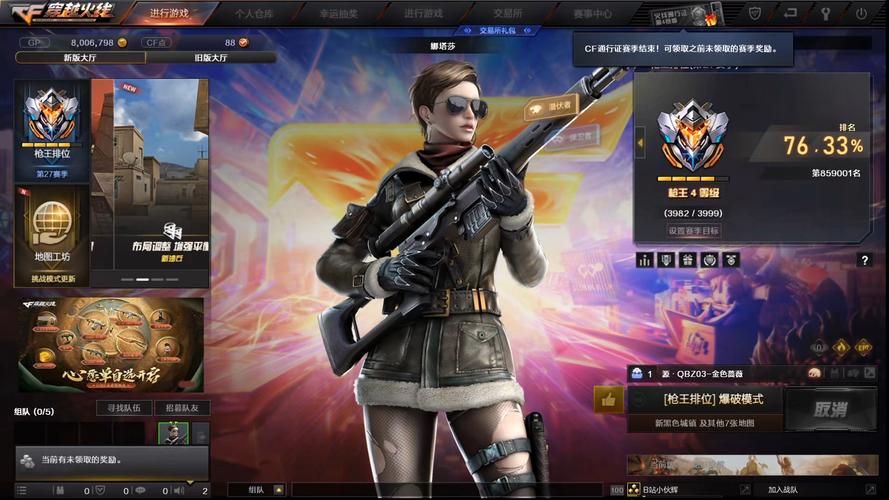Viewport: 889px width, 500px height.
Task: Open the 设置赛季目标 button
Action: click(693, 231)
